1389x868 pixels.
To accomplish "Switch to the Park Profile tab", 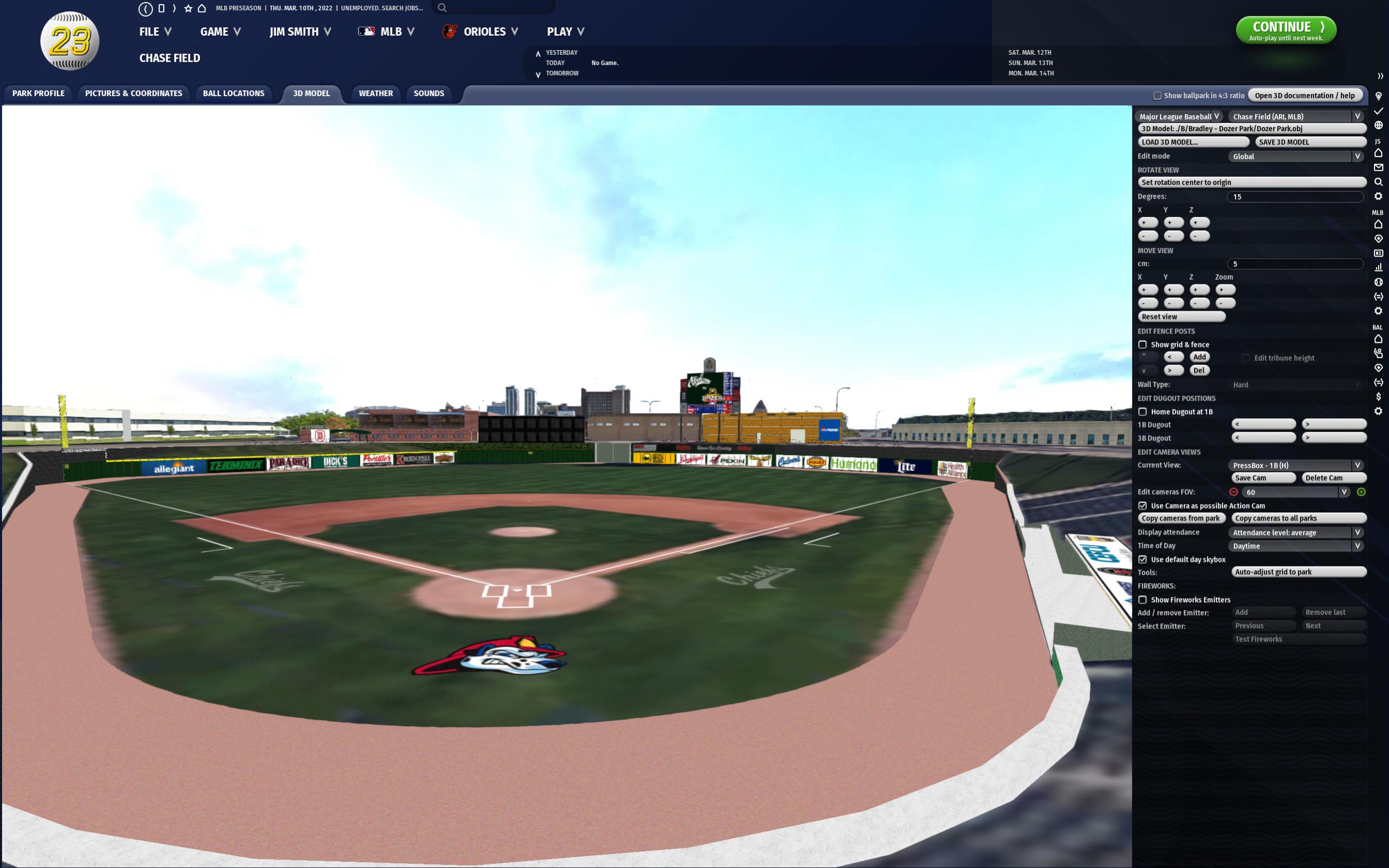I will click(x=38, y=94).
